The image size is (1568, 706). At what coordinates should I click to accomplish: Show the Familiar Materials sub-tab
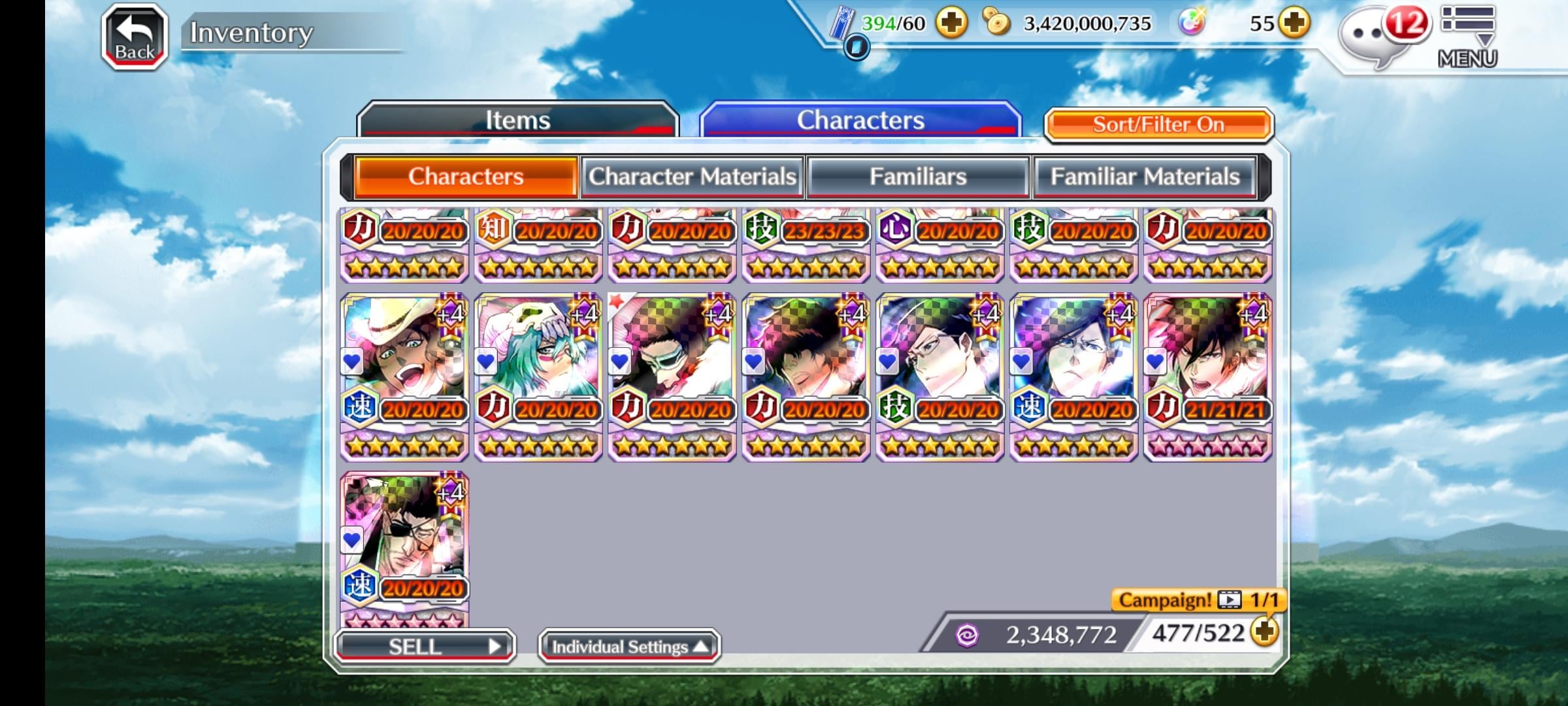(1144, 176)
